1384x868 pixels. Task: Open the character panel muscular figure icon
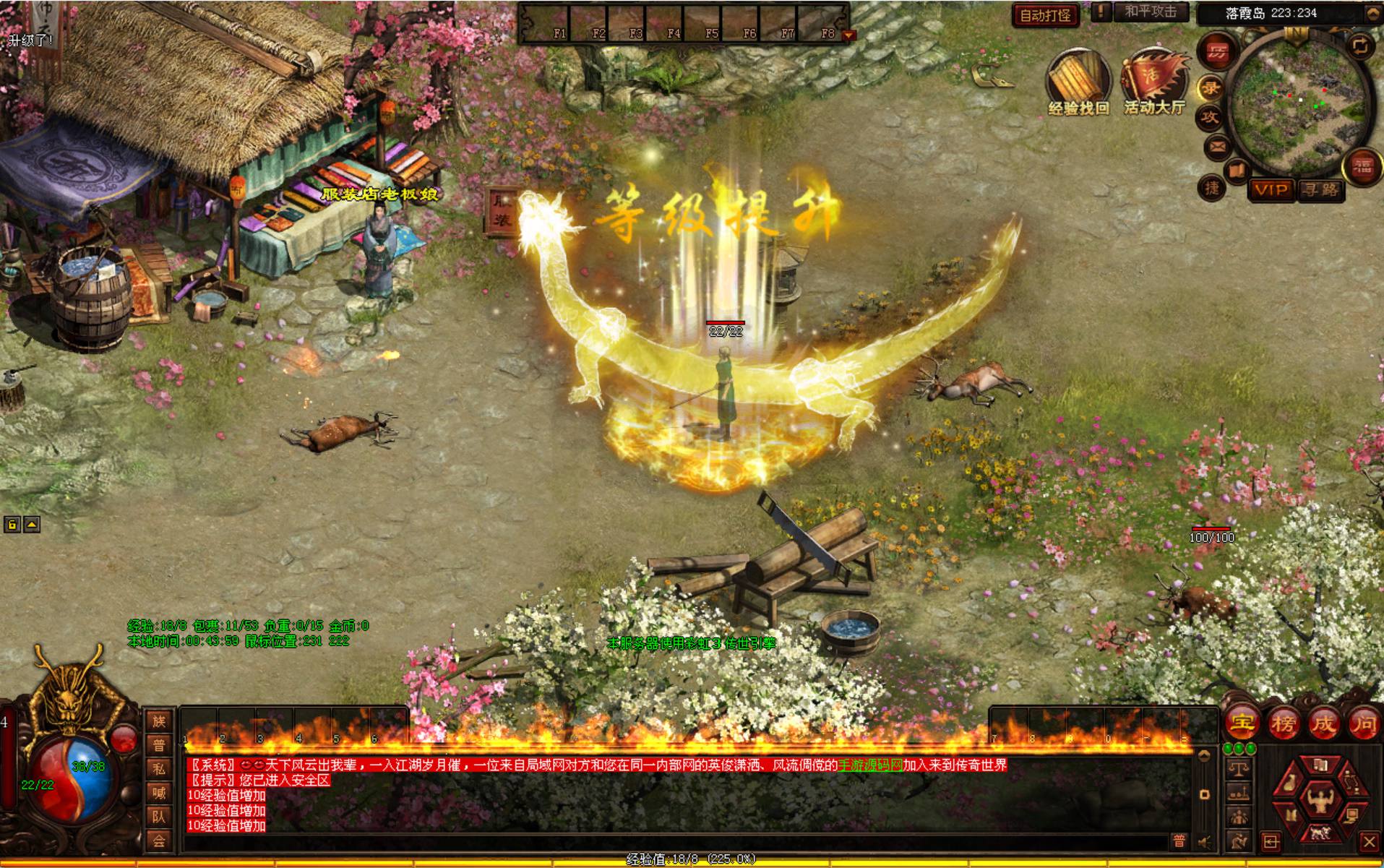[1320, 799]
